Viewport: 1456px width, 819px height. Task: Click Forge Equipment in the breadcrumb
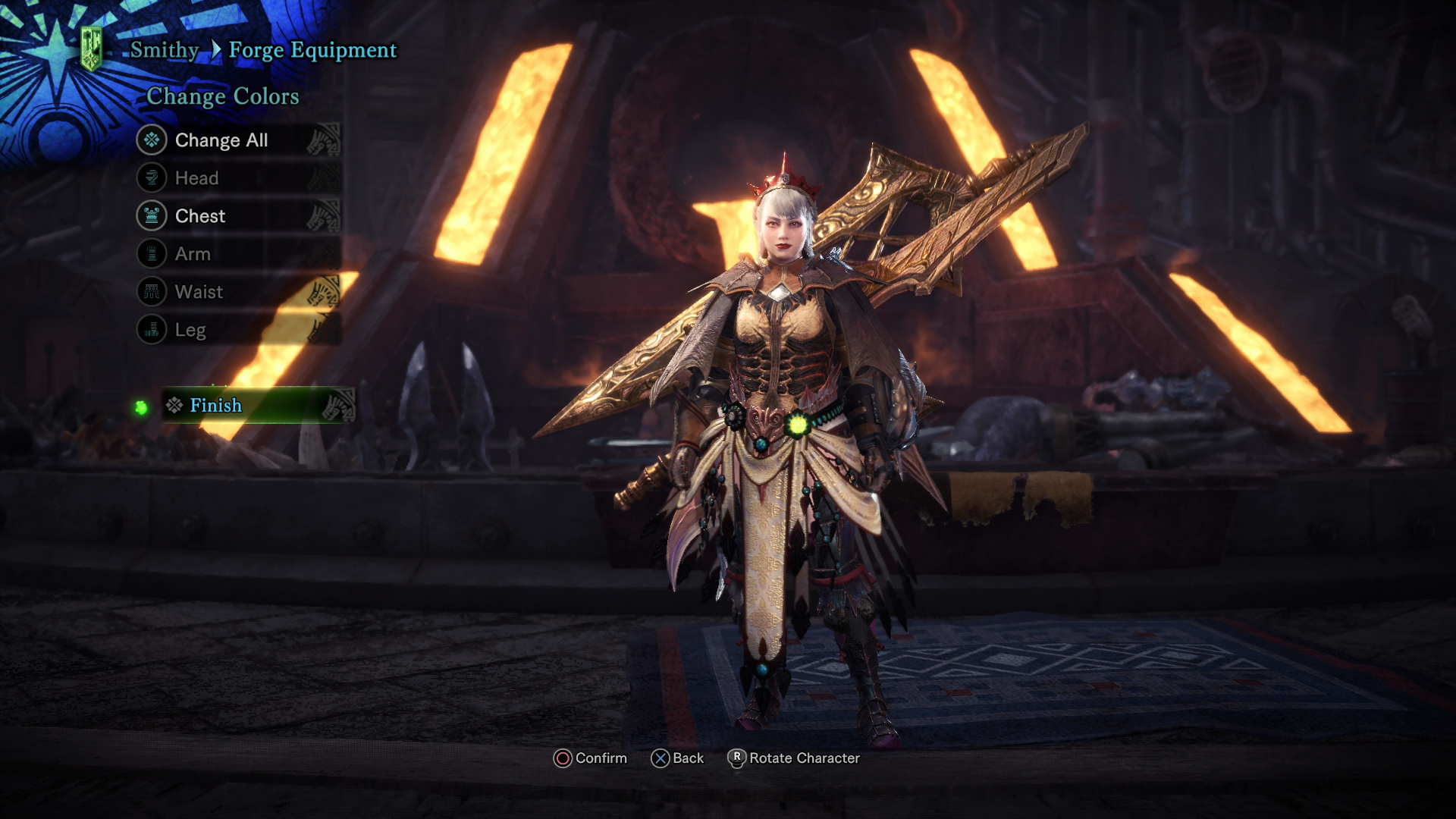click(x=315, y=49)
